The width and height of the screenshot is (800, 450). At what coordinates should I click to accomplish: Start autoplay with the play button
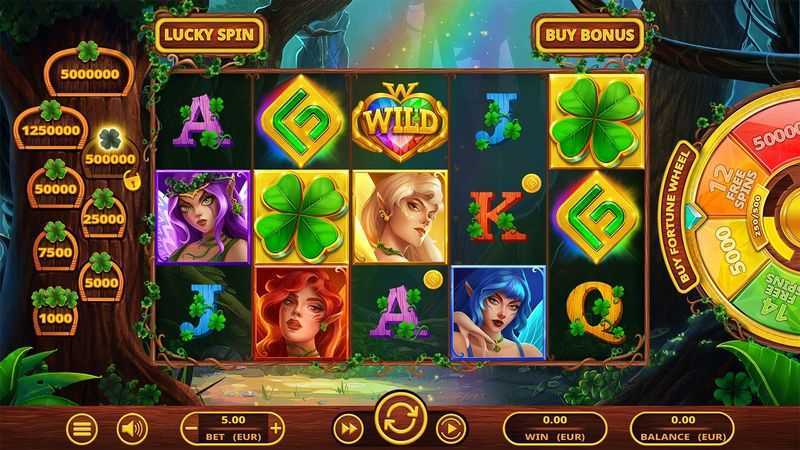[x=451, y=429]
